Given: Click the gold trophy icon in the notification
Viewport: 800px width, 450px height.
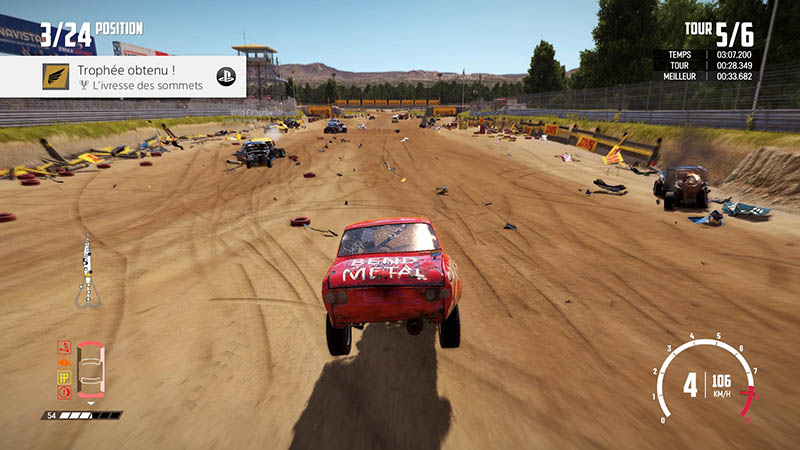Looking at the screenshot, I should pos(56,77).
